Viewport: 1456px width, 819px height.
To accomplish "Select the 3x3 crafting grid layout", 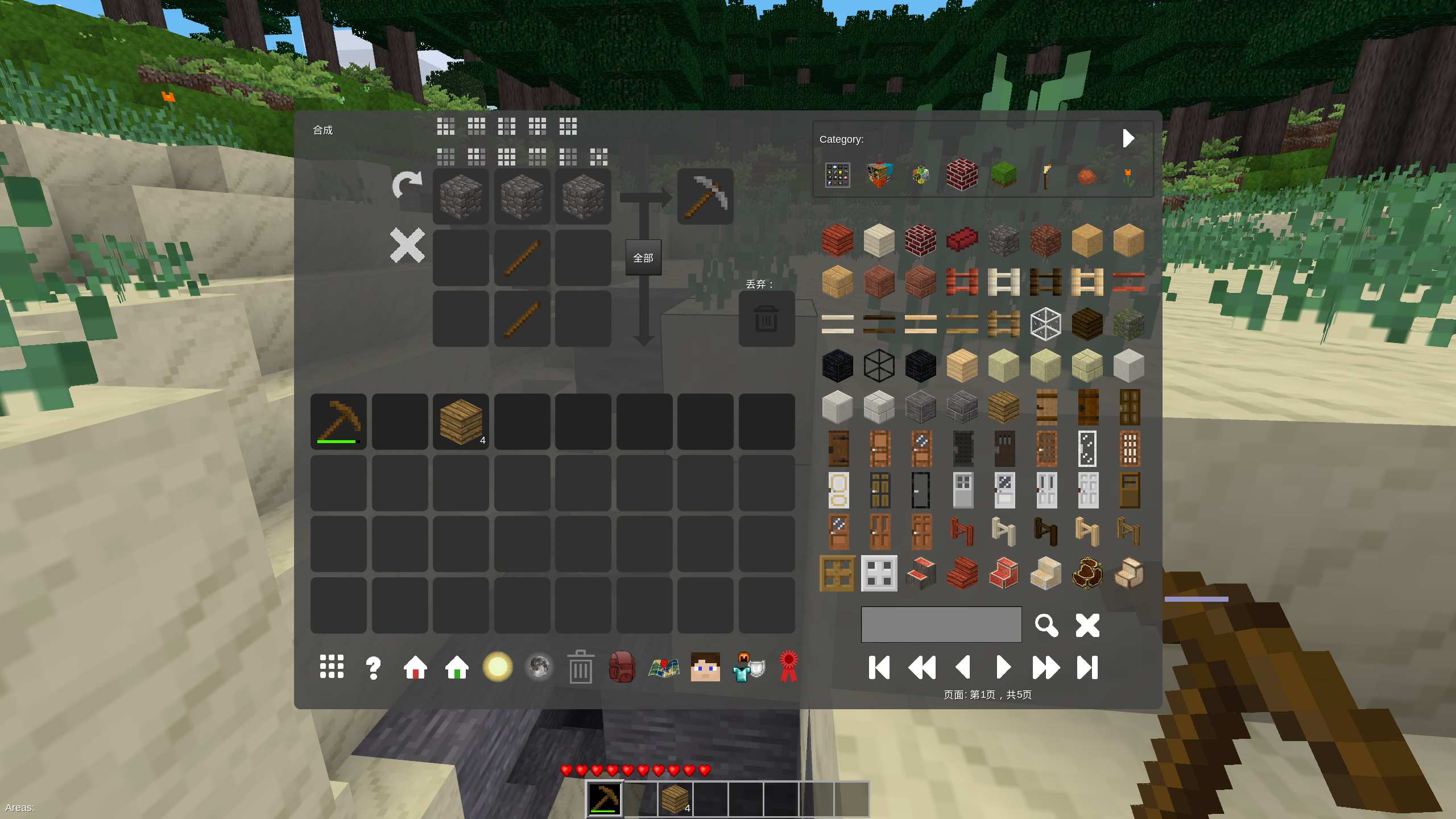I will point(445,126).
